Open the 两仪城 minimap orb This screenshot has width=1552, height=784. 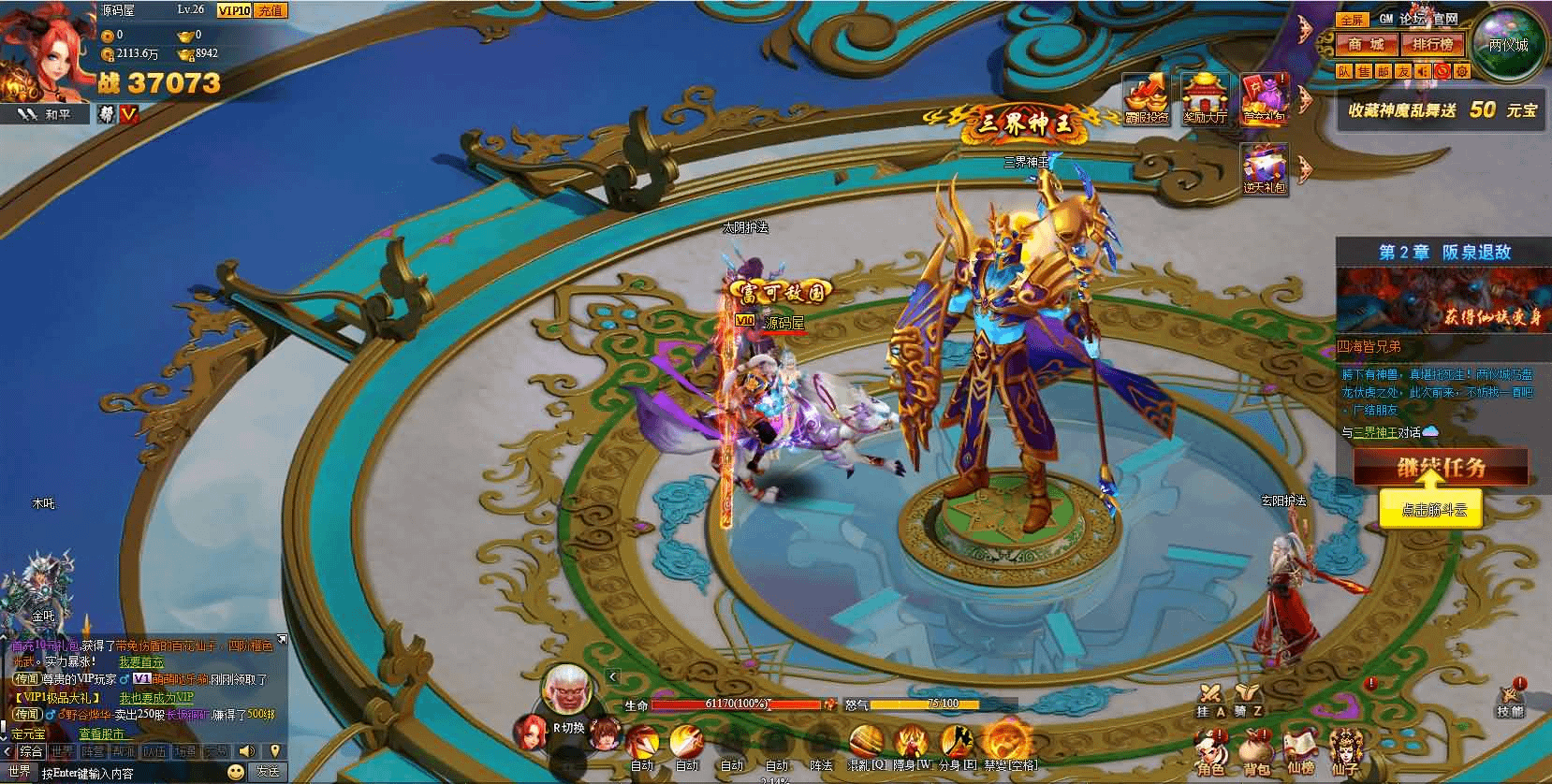pyautogui.click(x=1507, y=43)
